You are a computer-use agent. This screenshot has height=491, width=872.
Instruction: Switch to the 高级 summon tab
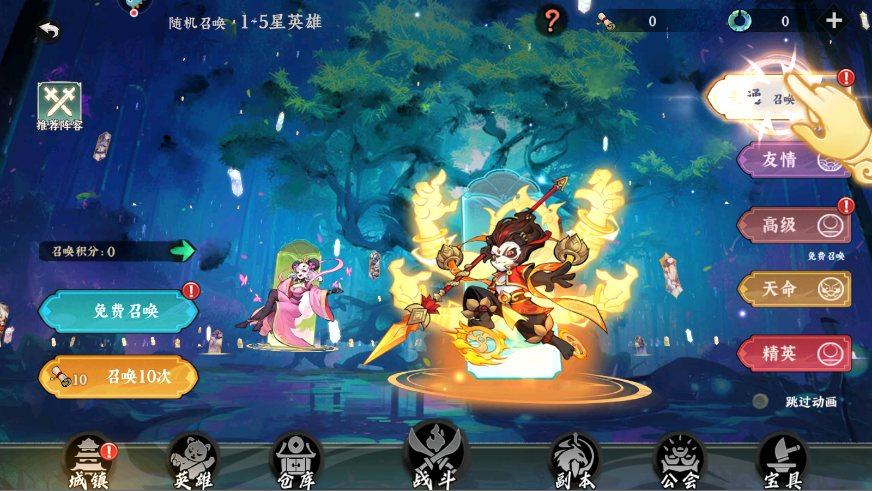[x=794, y=225]
